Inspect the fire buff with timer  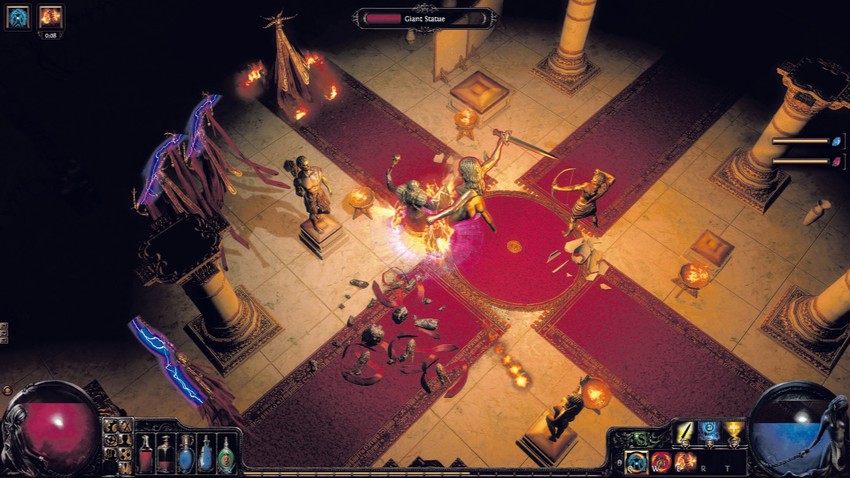pos(50,17)
